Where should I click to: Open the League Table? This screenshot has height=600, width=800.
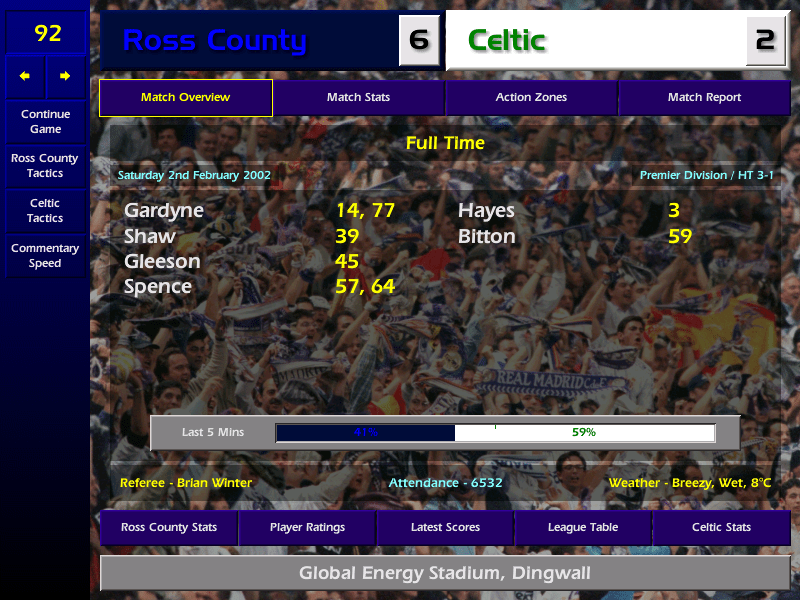point(583,528)
